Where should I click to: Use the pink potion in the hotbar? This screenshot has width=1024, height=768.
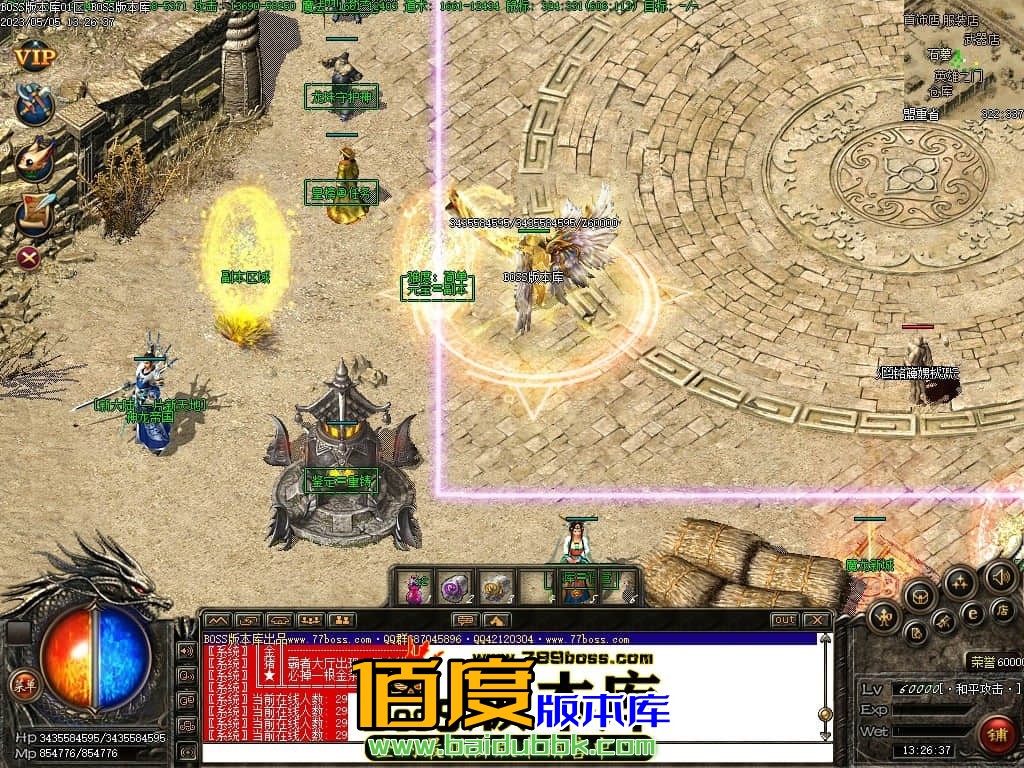[414, 588]
